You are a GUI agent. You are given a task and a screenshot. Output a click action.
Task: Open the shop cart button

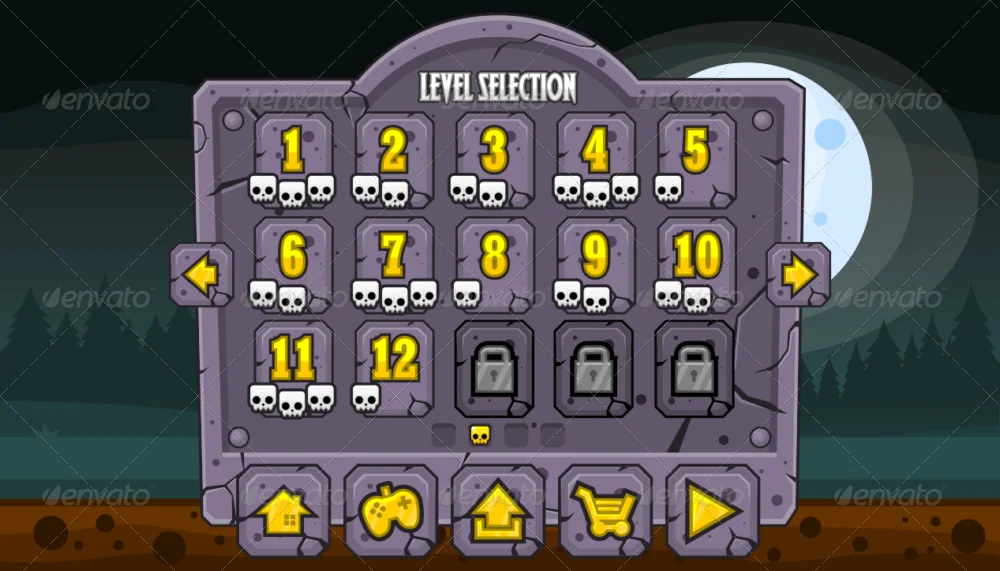(x=604, y=511)
